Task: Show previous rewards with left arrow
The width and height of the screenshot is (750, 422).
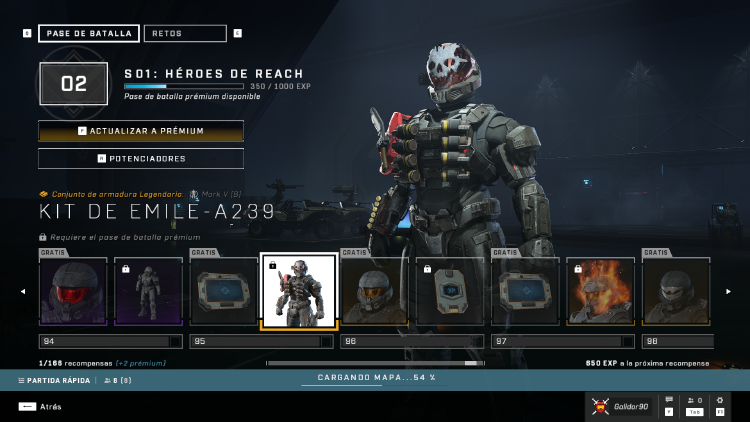Action: (22, 292)
